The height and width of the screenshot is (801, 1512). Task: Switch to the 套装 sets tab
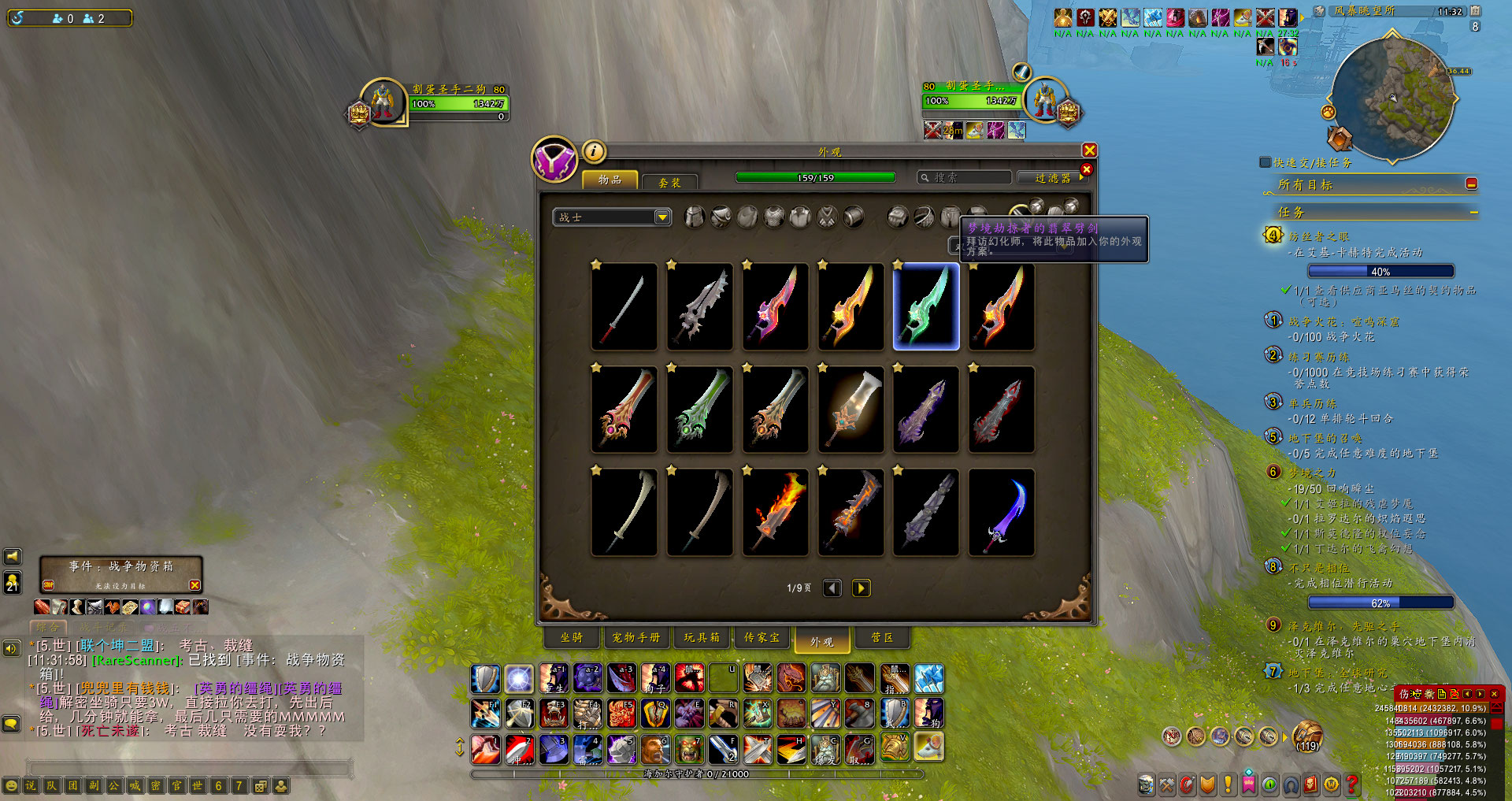click(x=669, y=182)
